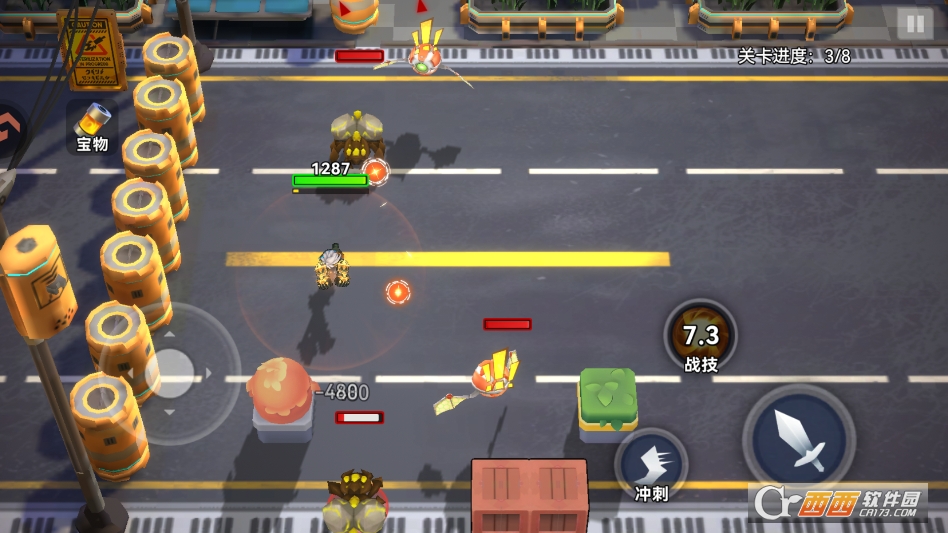
Task: Open the 宝物 treasure menu
Action: click(92, 127)
